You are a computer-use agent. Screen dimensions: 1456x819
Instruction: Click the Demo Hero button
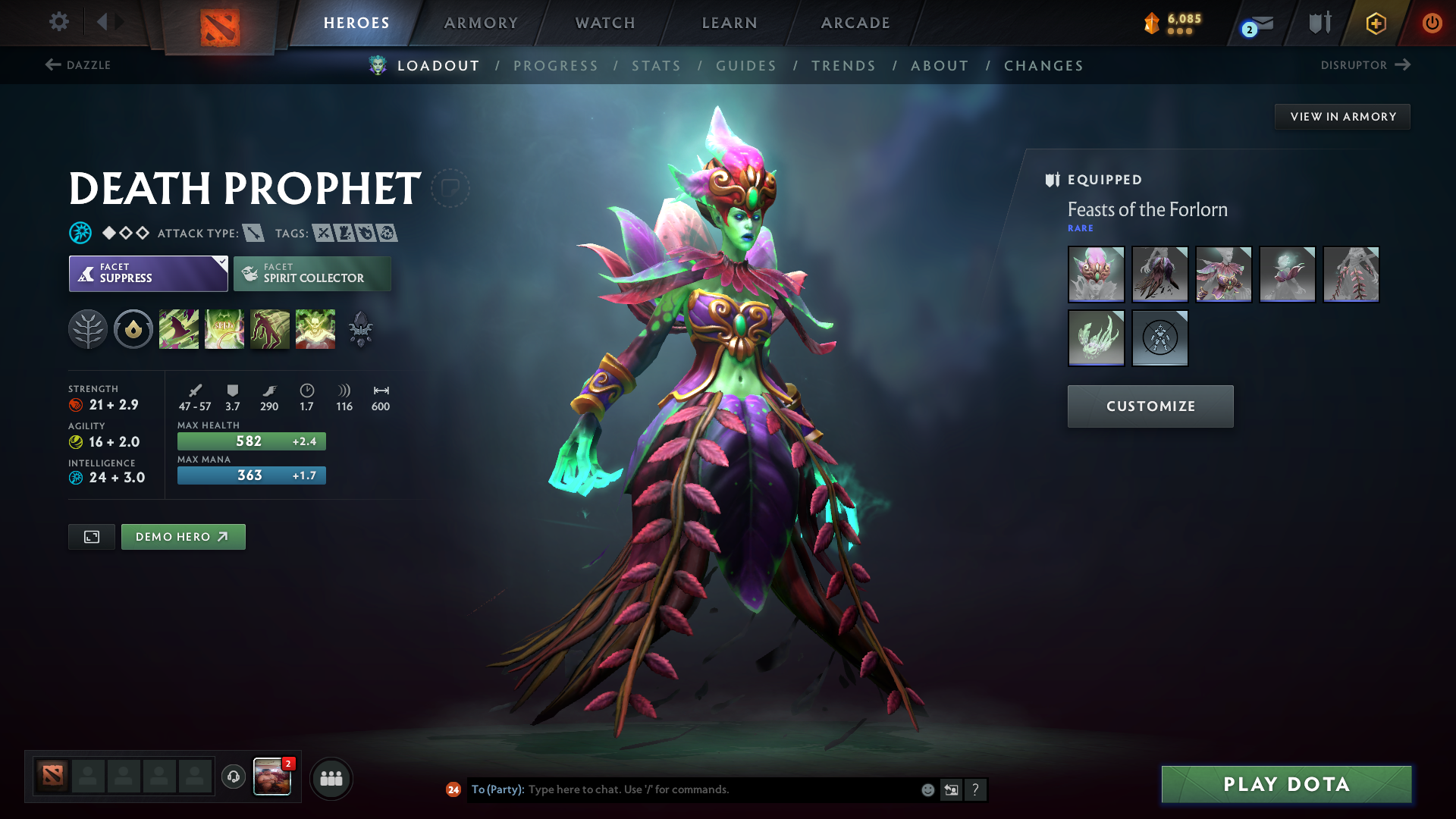pos(183,536)
